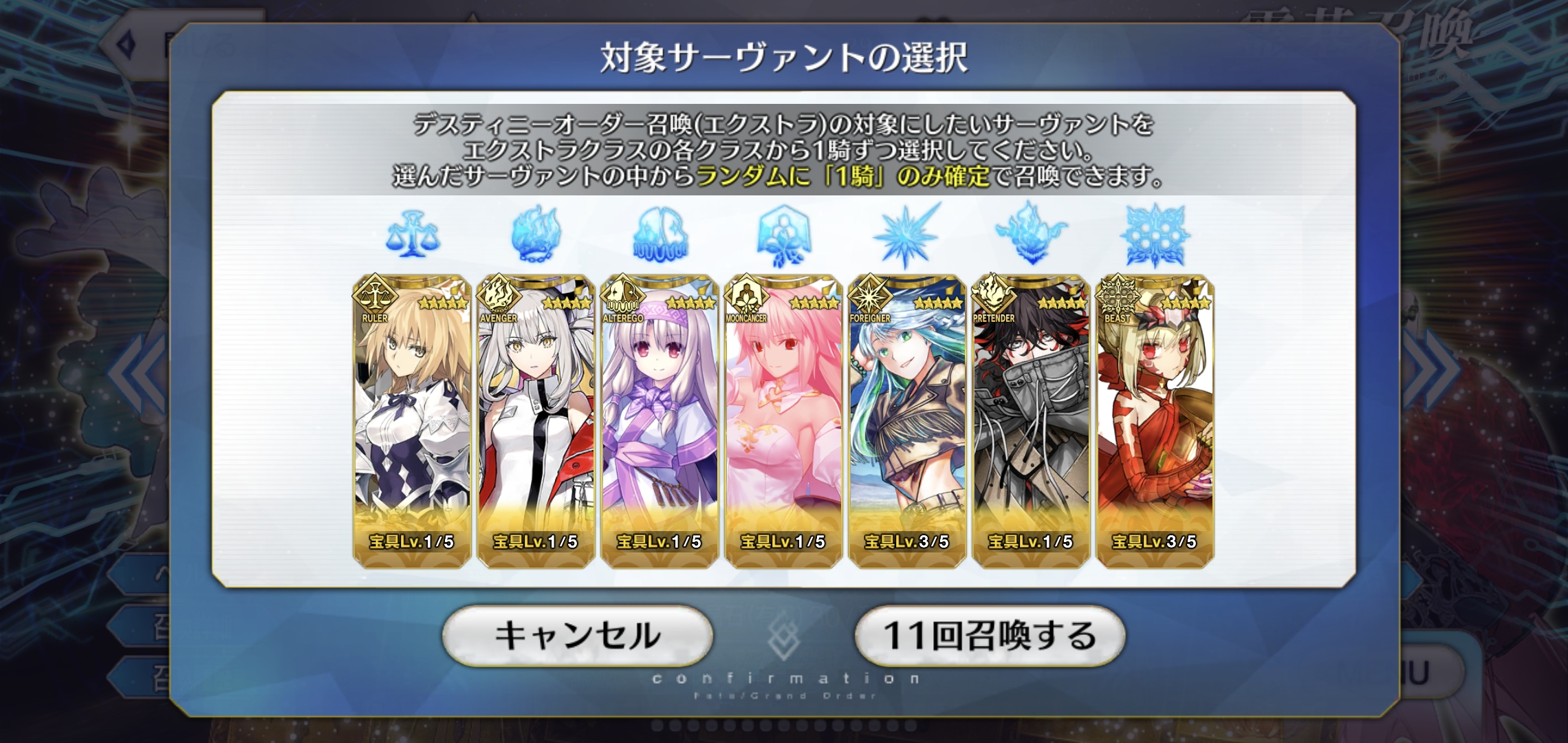Select the Beast class servant card
The width and height of the screenshot is (1568, 743).
pyautogui.click(x=1155, y=421)
